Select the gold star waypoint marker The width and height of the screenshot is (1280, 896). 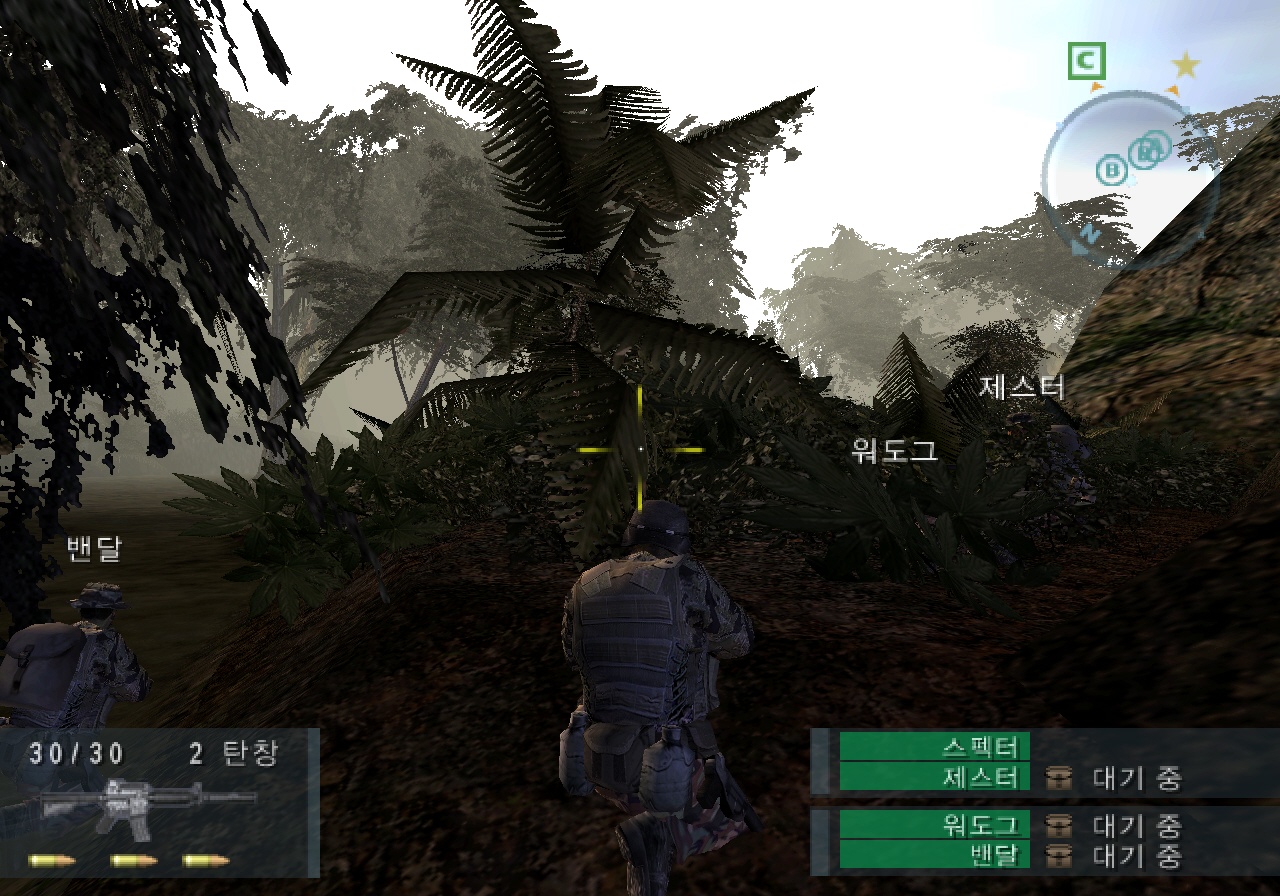pos(1186,66)
